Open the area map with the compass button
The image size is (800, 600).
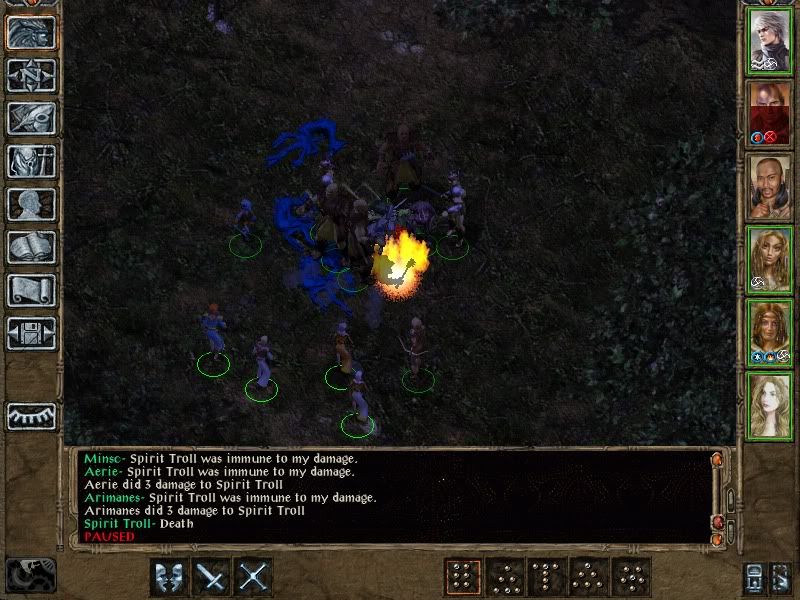click(31, 75)
